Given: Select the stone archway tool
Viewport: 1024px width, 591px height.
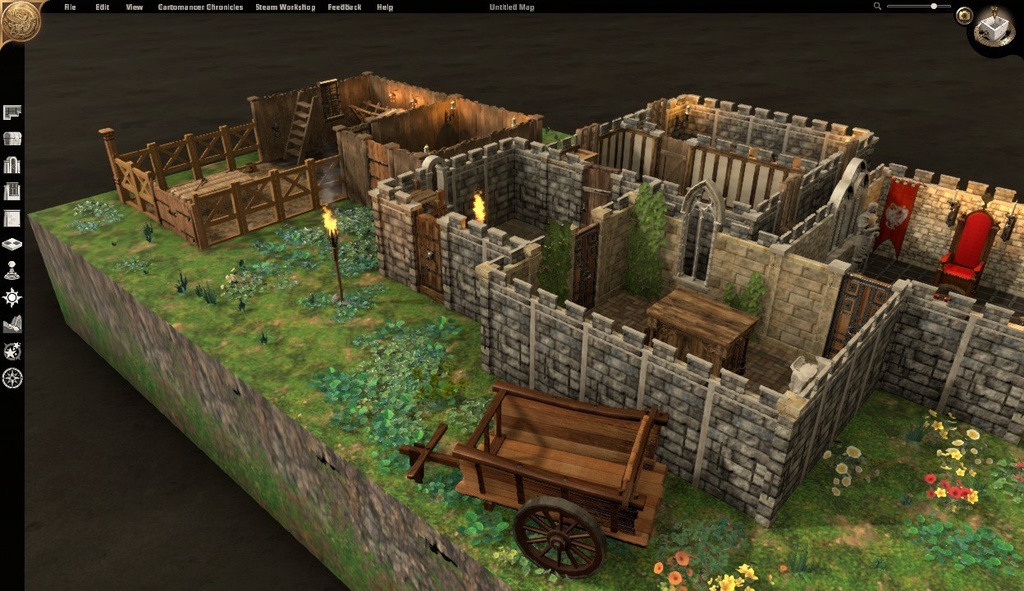Looking at the screenshot, I should [x=12, y=165].
